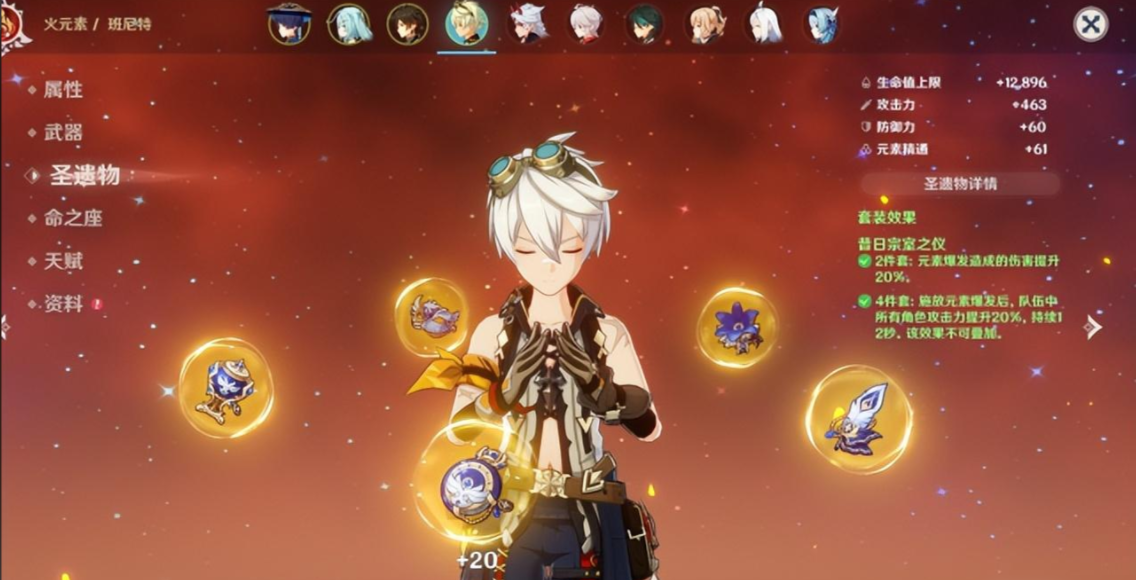1136x580 pixels.
Task: Select the purple flower artifact bubble
Action: 738,326
